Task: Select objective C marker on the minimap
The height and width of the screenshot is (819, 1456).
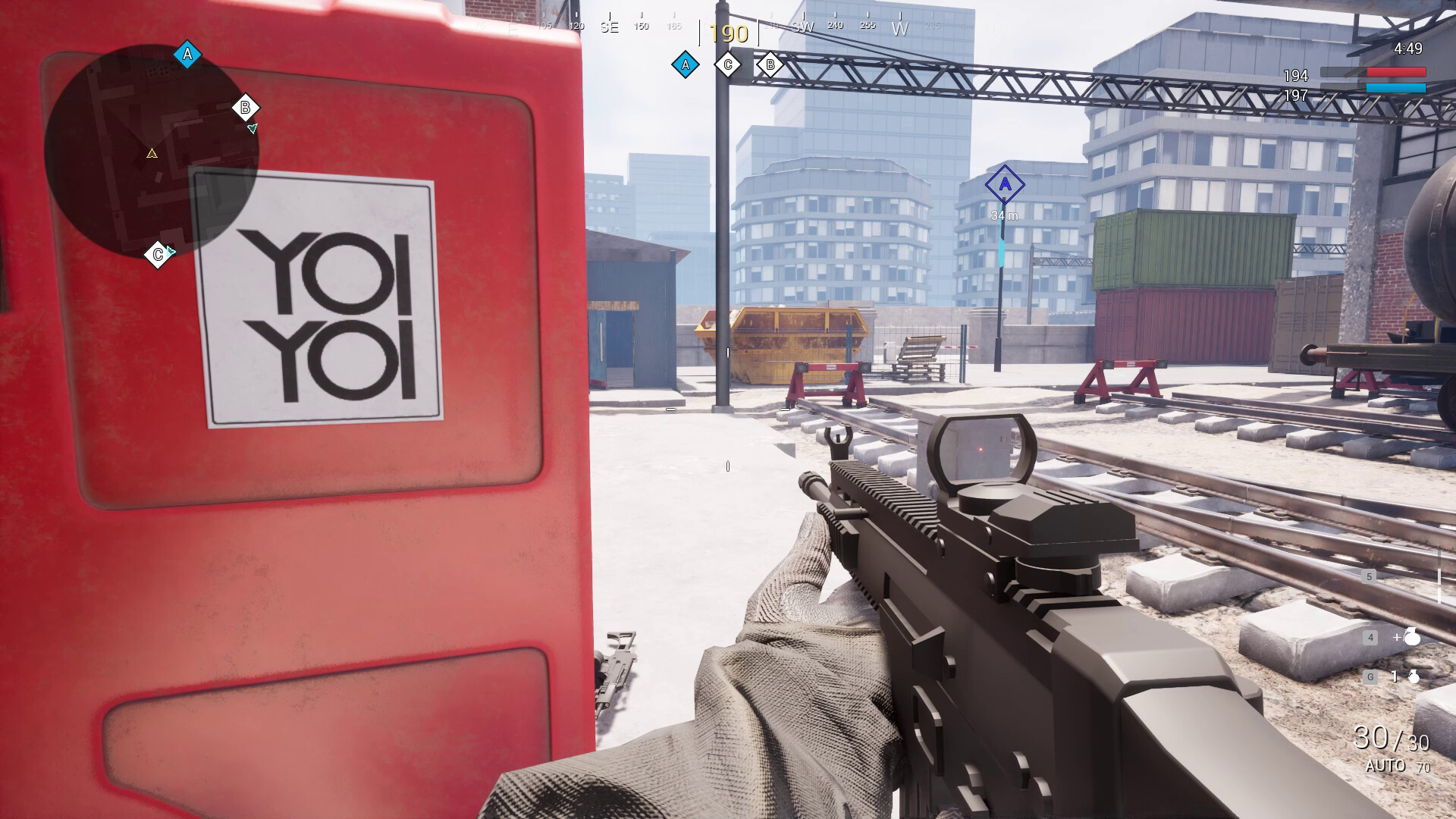Action: (158, 253)
